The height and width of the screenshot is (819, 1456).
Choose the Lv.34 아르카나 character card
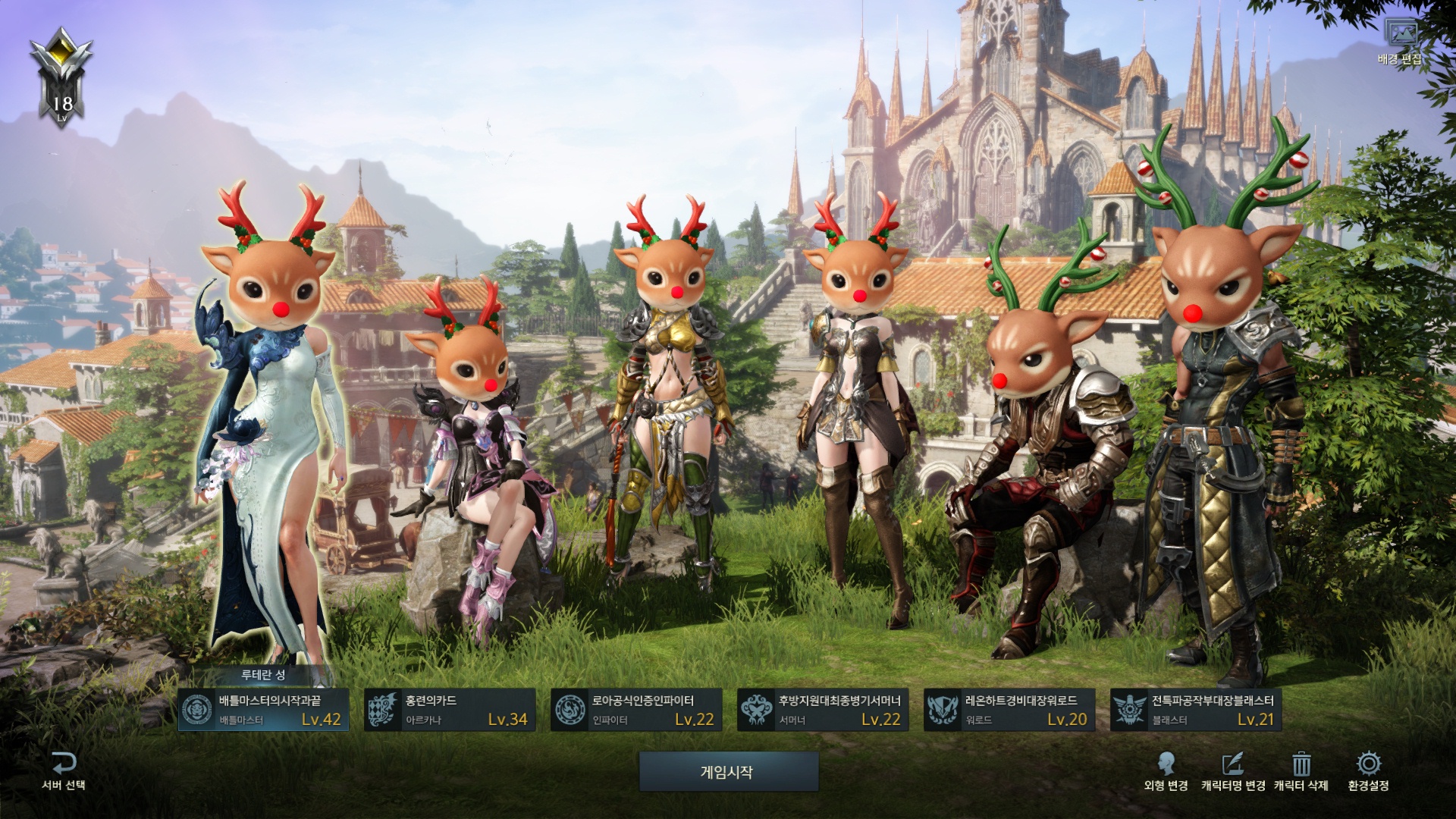click(450, 710)
